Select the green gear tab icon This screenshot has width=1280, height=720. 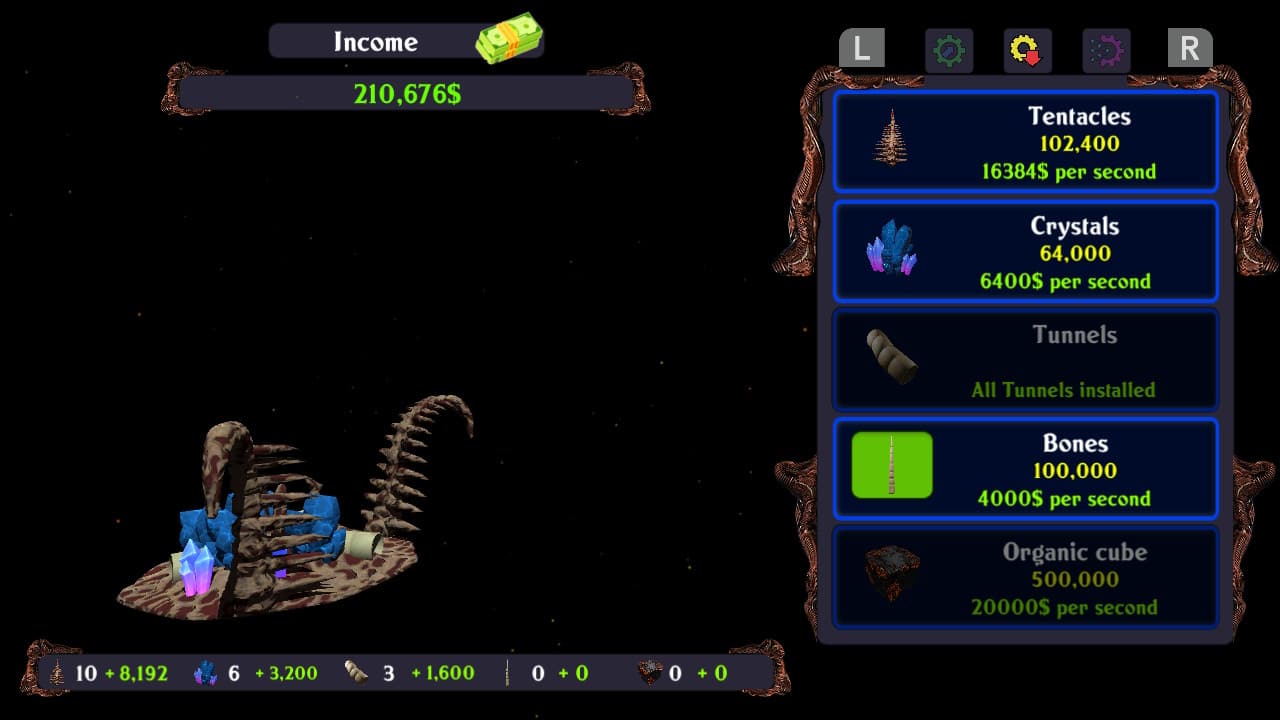point(948,50)
